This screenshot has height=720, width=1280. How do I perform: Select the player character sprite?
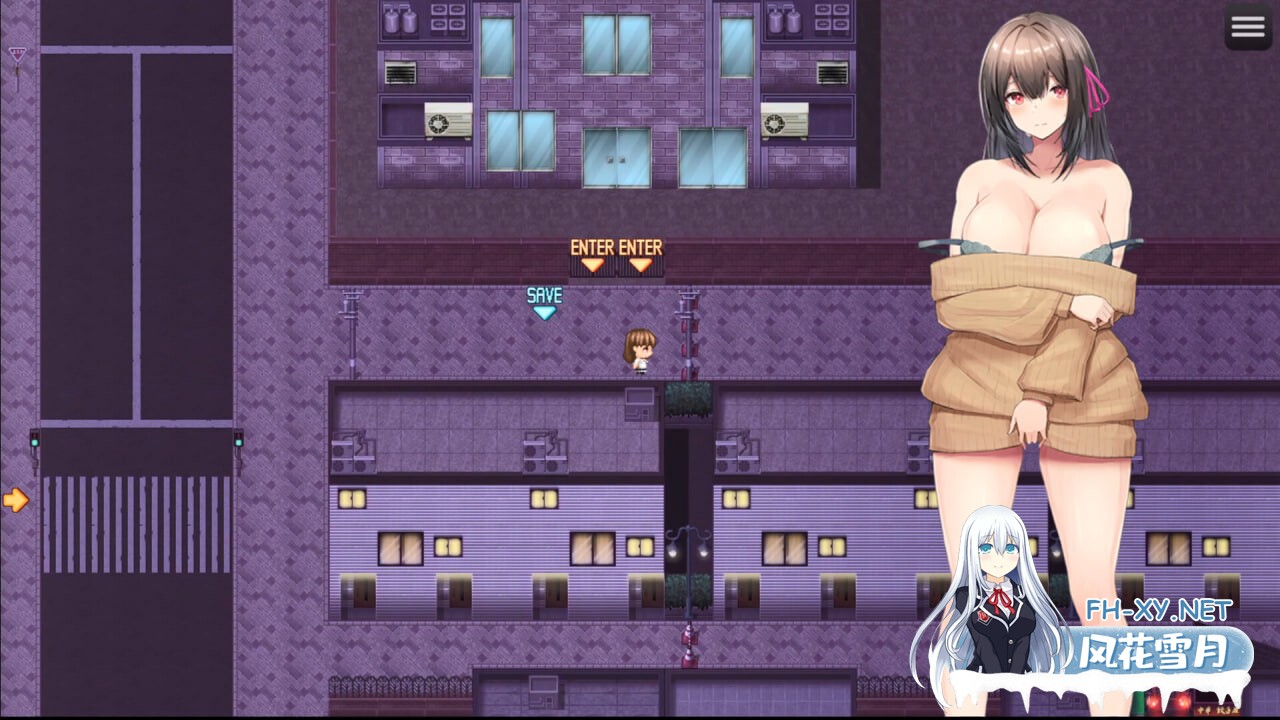click(638, 348)
